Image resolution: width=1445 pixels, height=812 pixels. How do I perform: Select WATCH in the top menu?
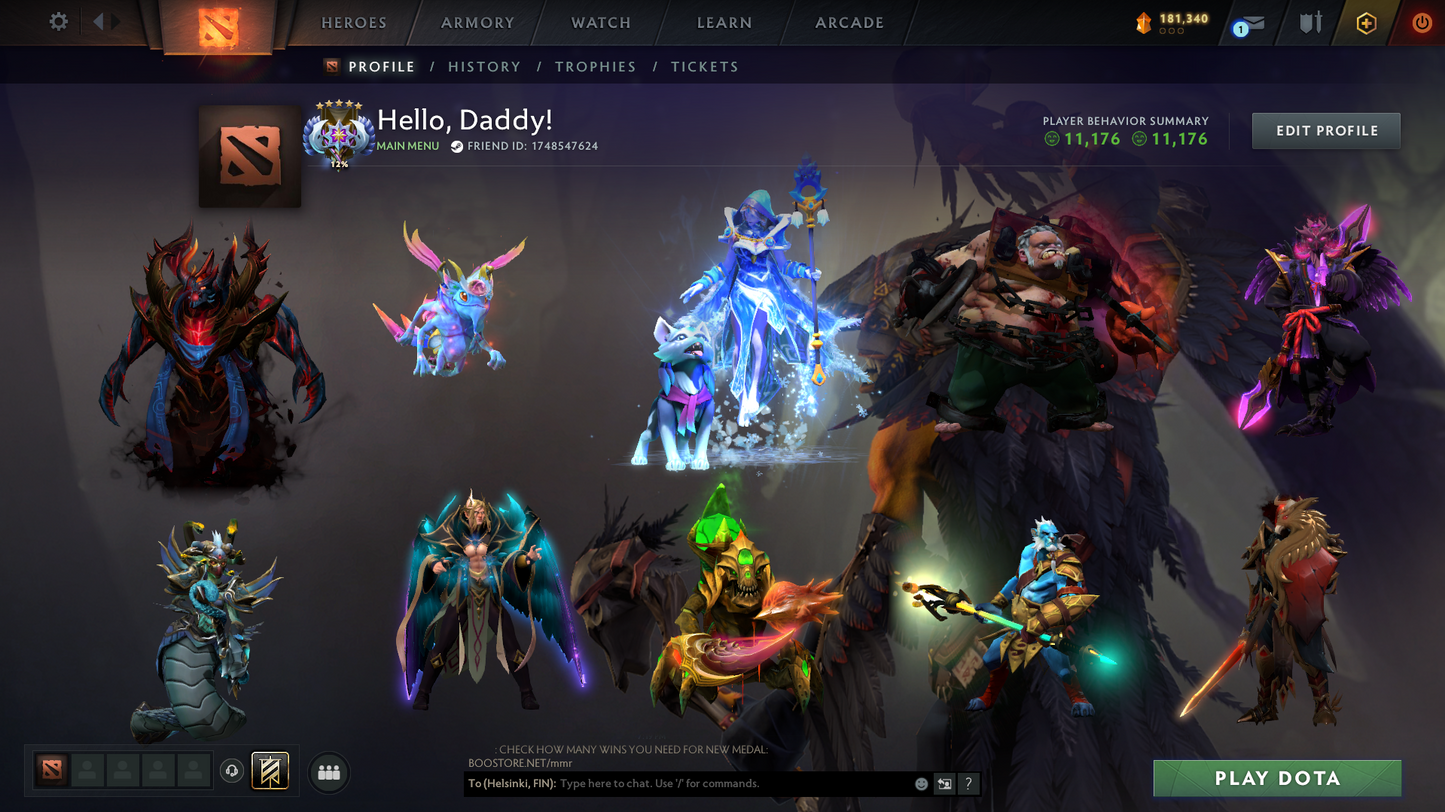tap(599, 22)
